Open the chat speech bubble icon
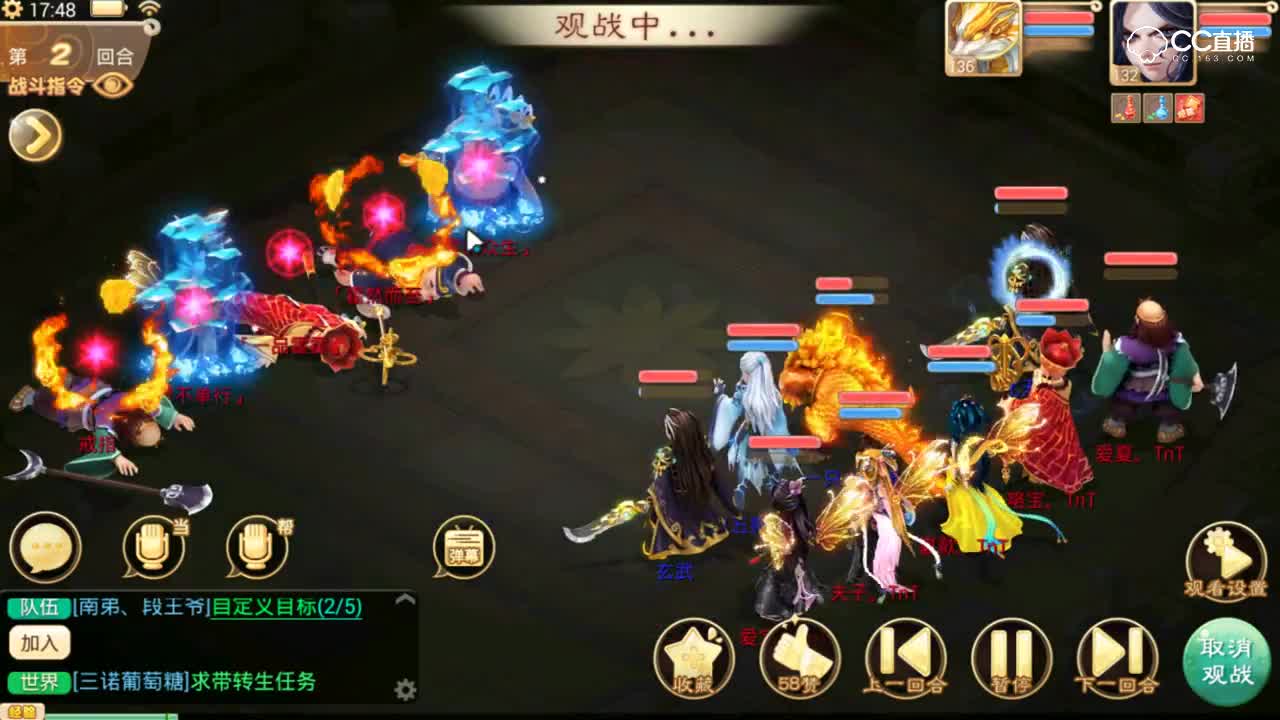The width and height of the screenshot is (1280, 720). [x=45, y=548]
